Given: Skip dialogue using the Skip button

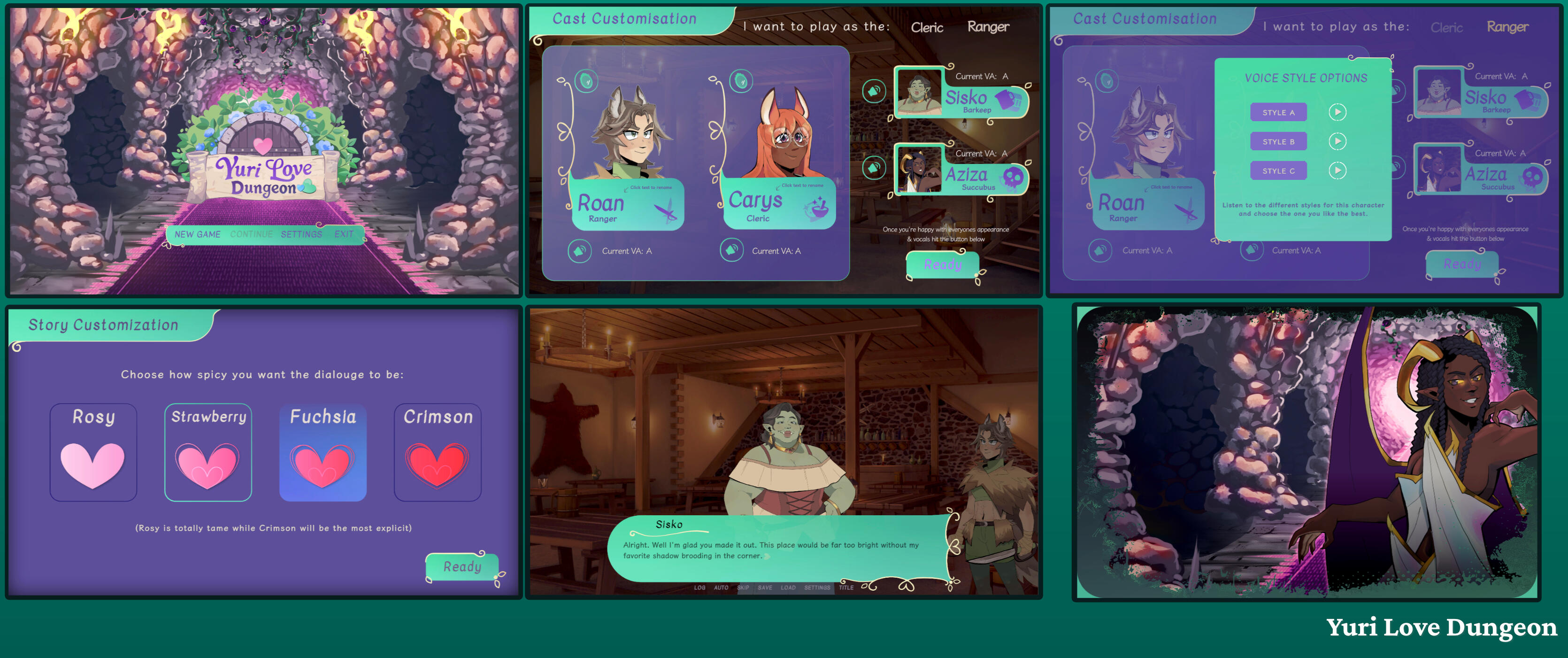Looking at the screenshot, I should click(x=743, y=588).
